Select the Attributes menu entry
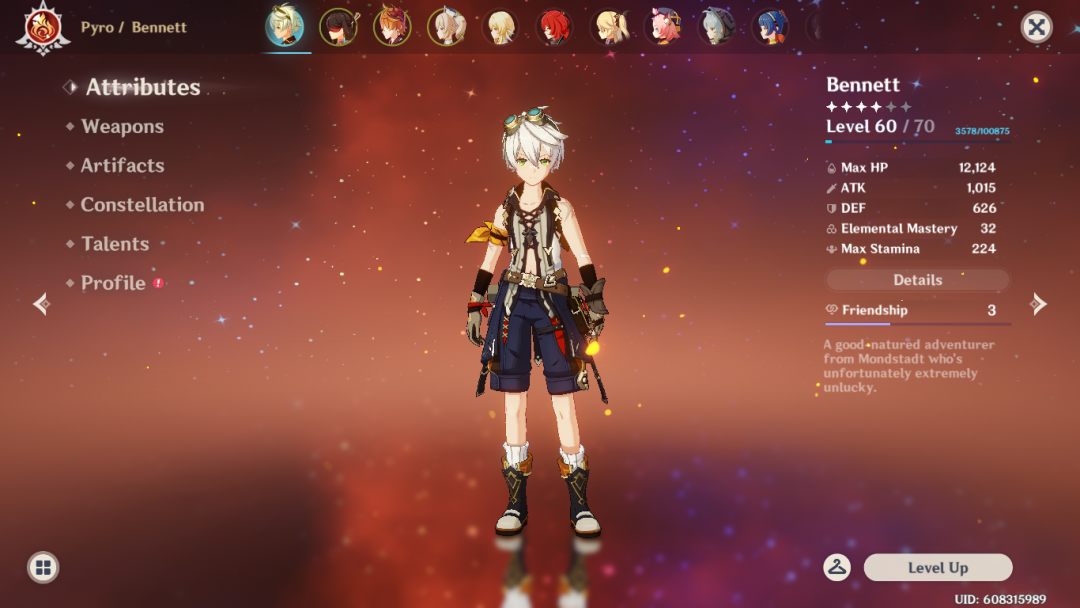 [x=142, y=88]
